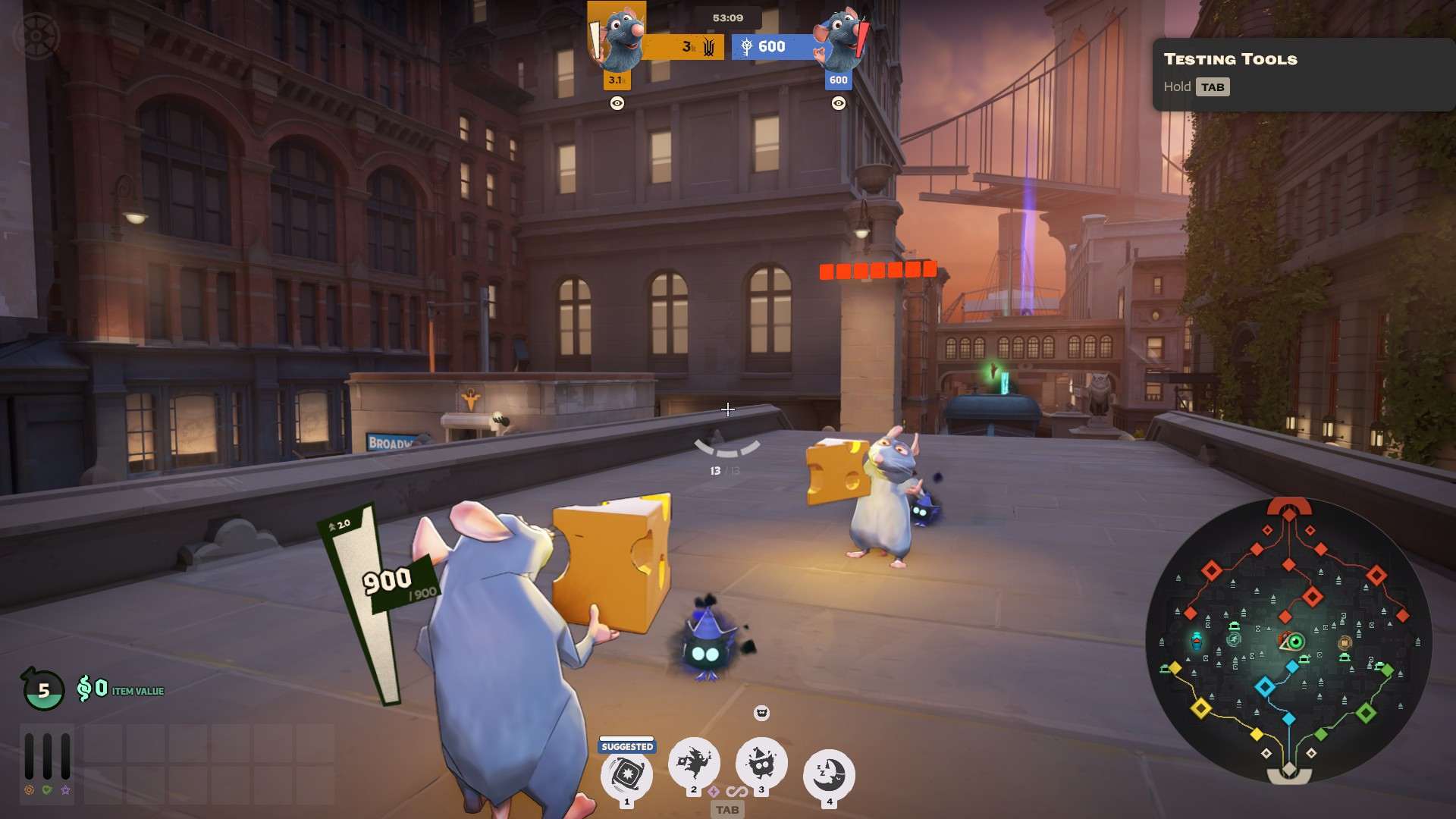Toggle the eye icon under blue team
Viewport: 1456px width, 819px height.
click(838, 103)
